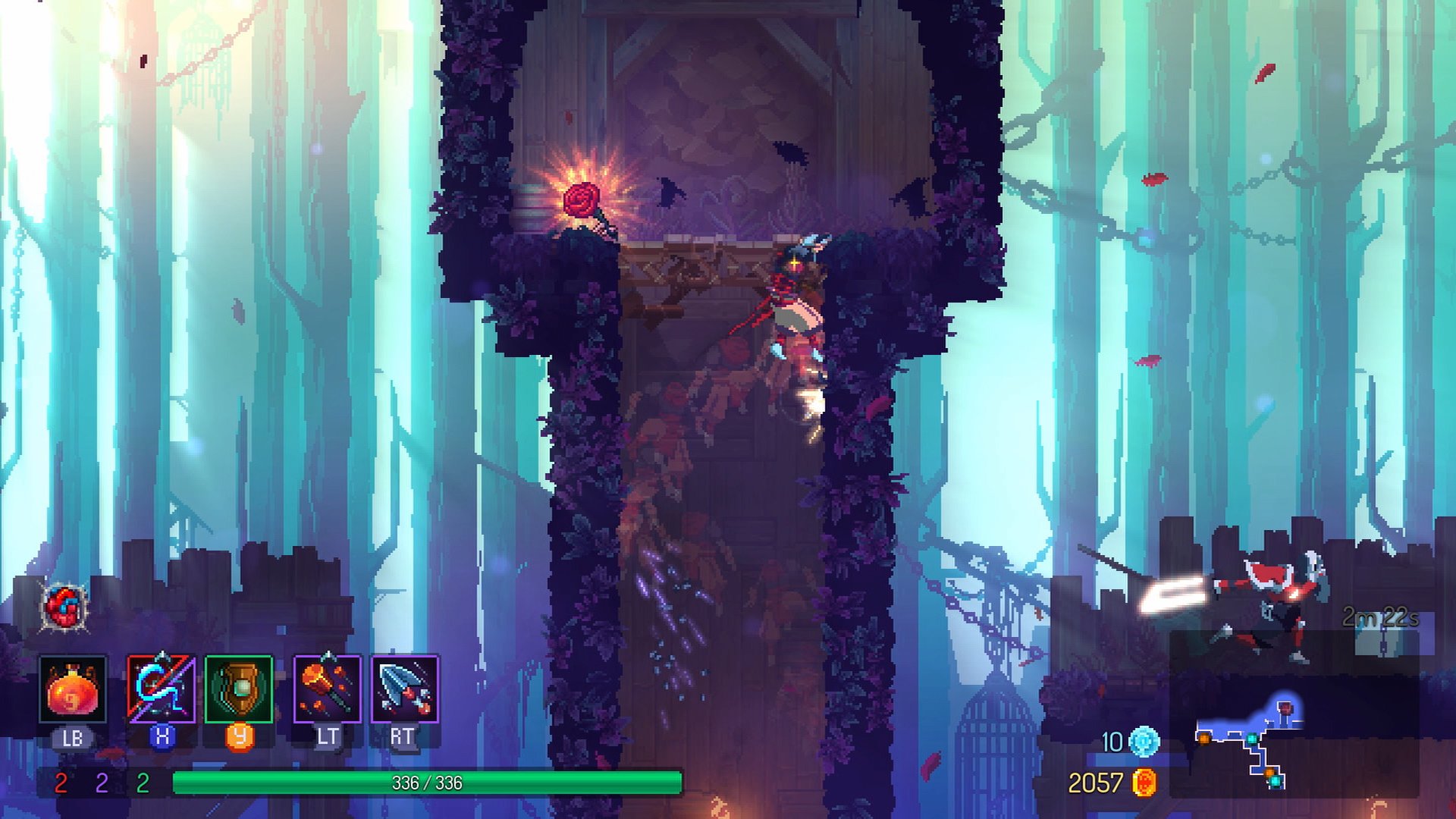Activate the blue throwing knives skill
The height and width of the screenshot is (819, 1456).
point(405,689)
